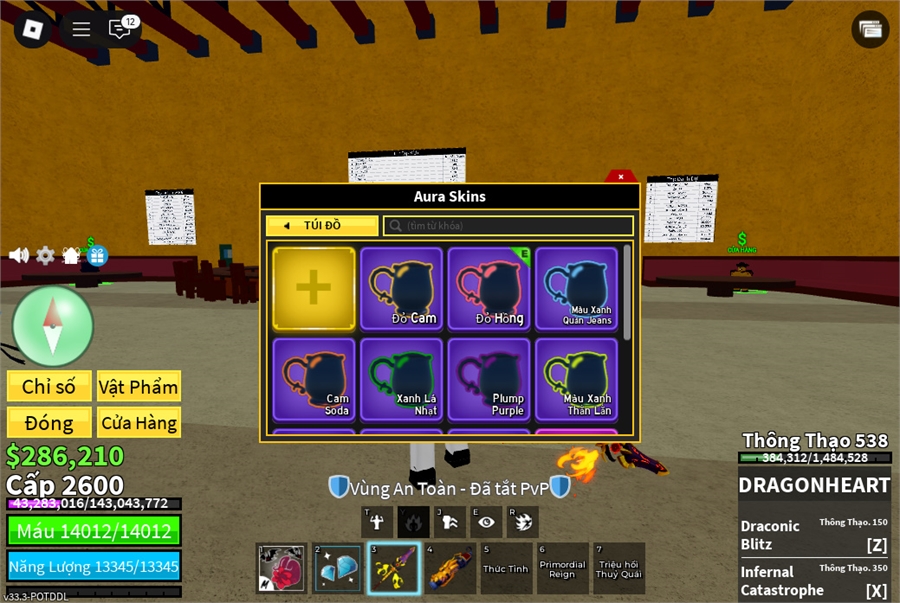Select the Primordial Reign hotbar slot
Viewport: 900px width, 603px height.
(x=562, y=568)
